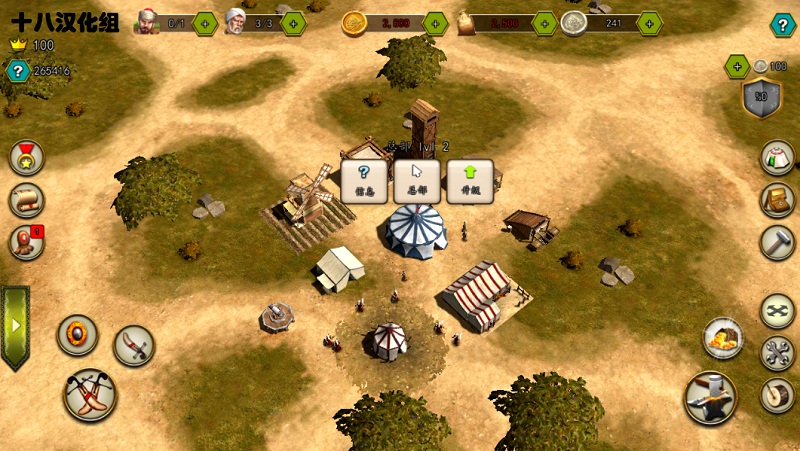
Task: Open the medal achievements icon
Action: click(x=26, y=157)
